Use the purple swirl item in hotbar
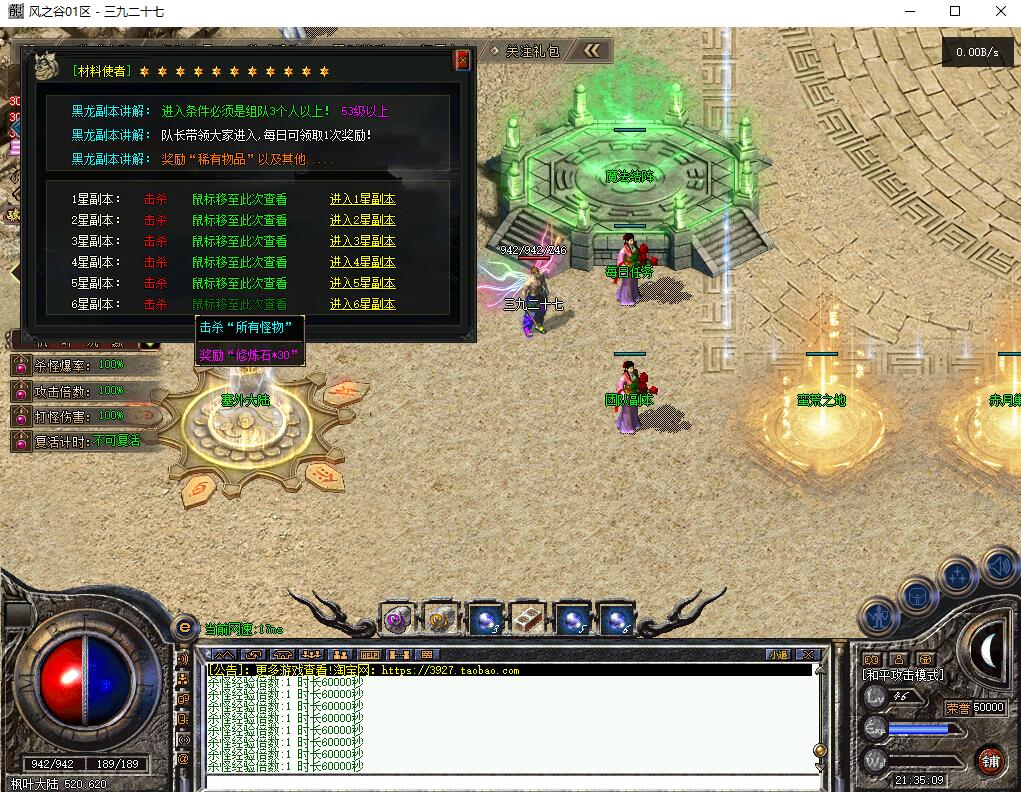 pyautogui.click(x=398, y=620)
